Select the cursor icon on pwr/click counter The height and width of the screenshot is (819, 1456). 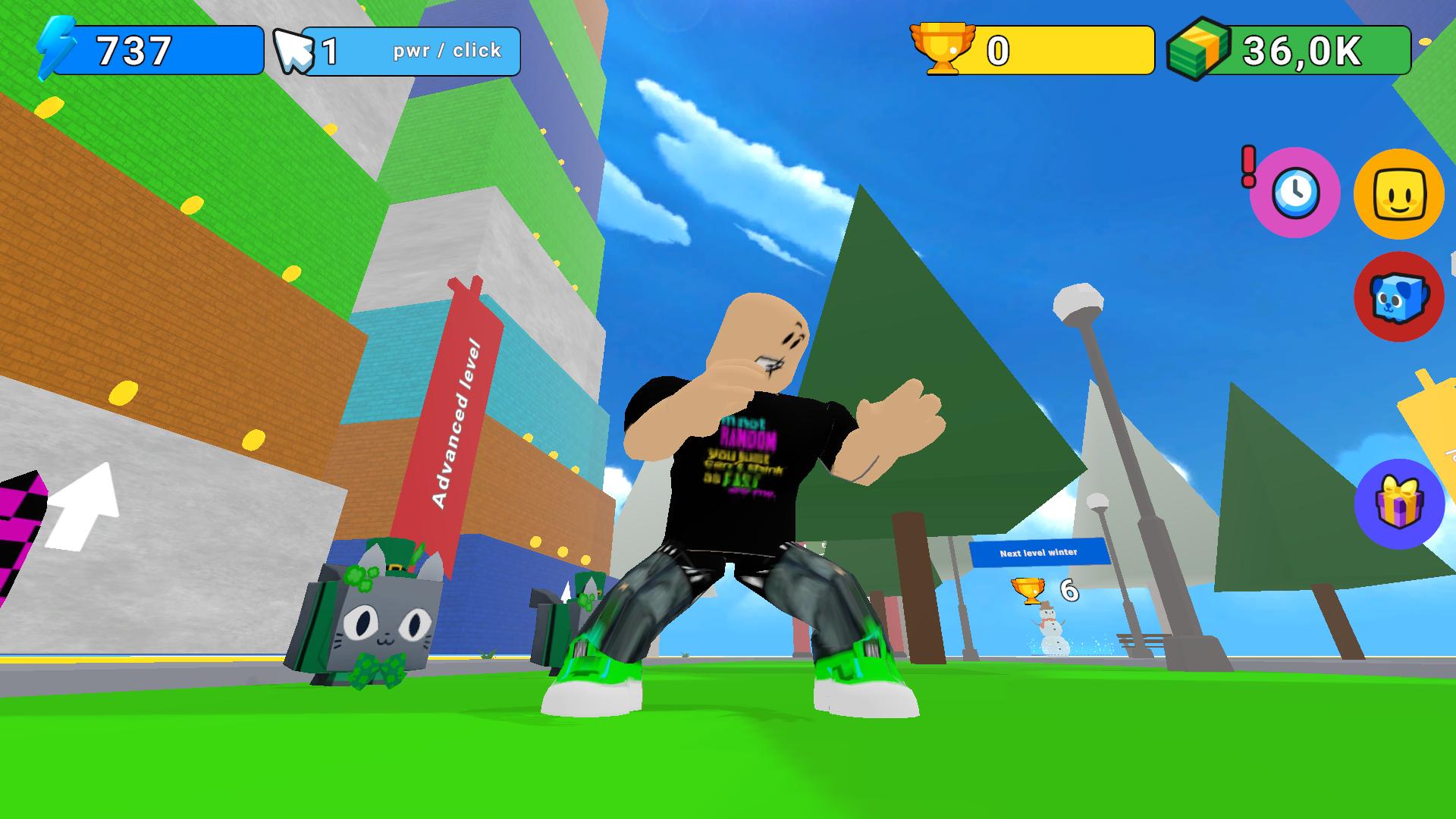[297, 50]
